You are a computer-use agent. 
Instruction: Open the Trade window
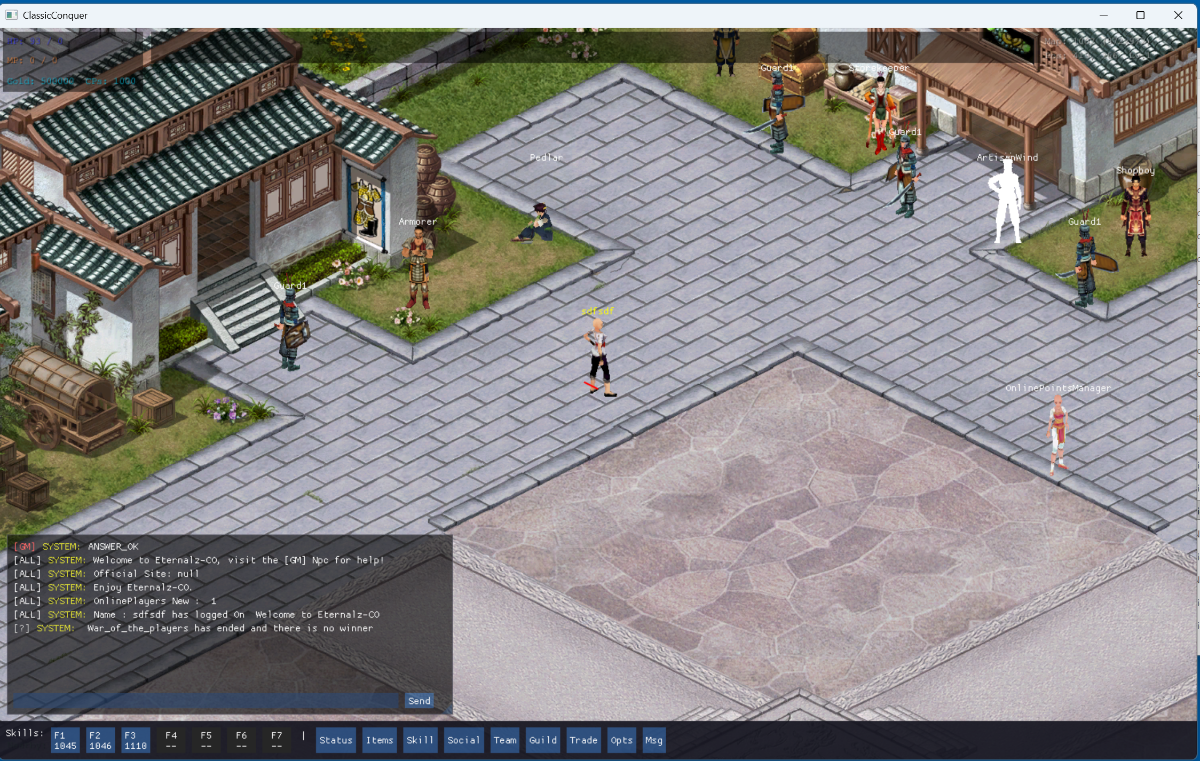pos(583,740)
